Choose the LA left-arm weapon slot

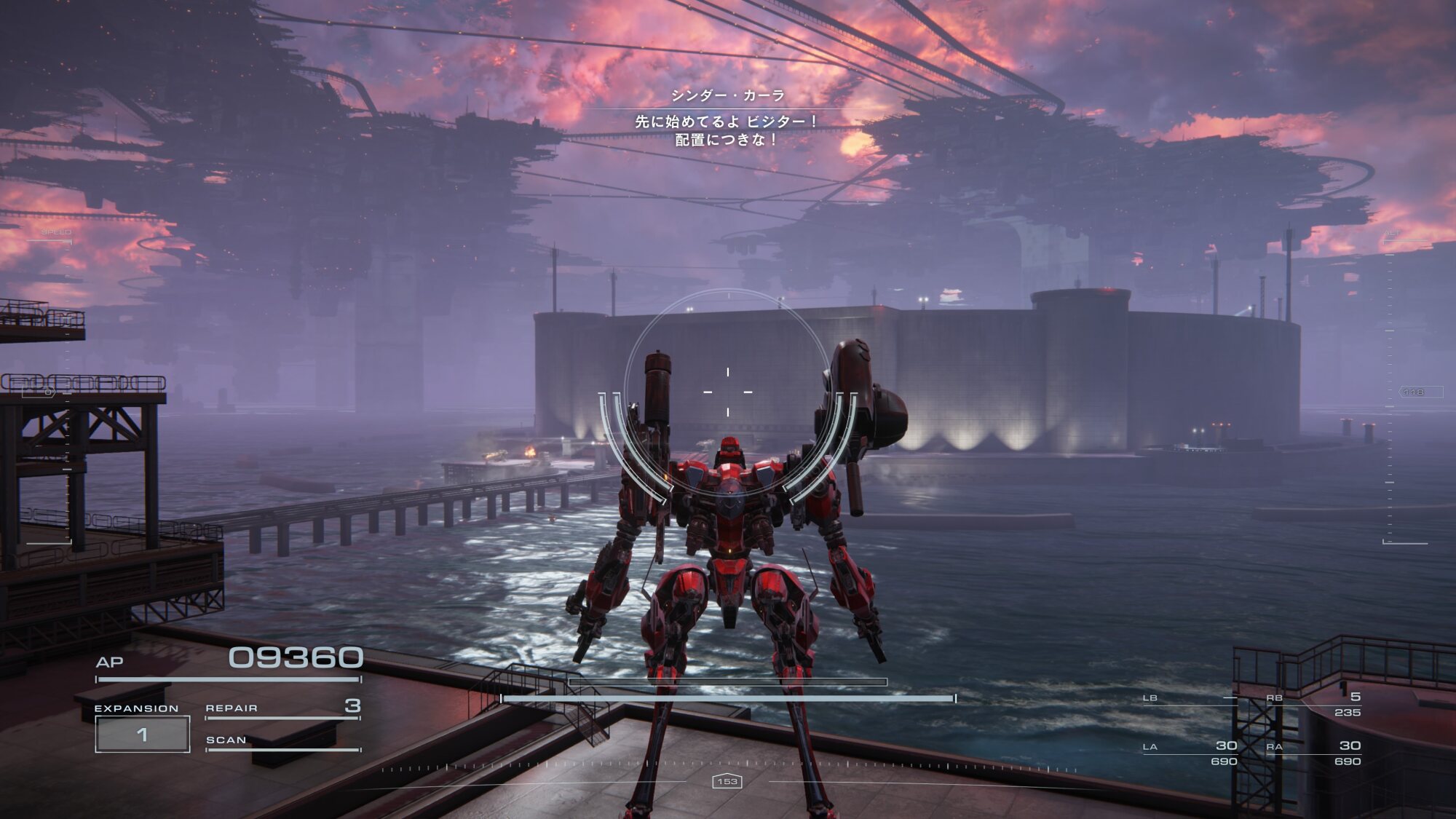1190,751
